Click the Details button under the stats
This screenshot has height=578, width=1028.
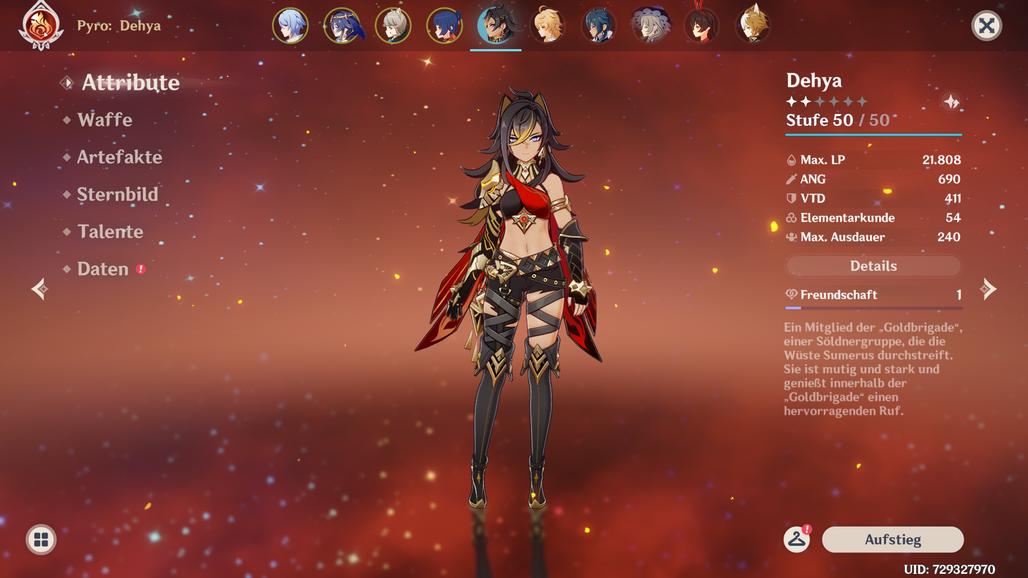pyautogui.click(x=873, y=266)
